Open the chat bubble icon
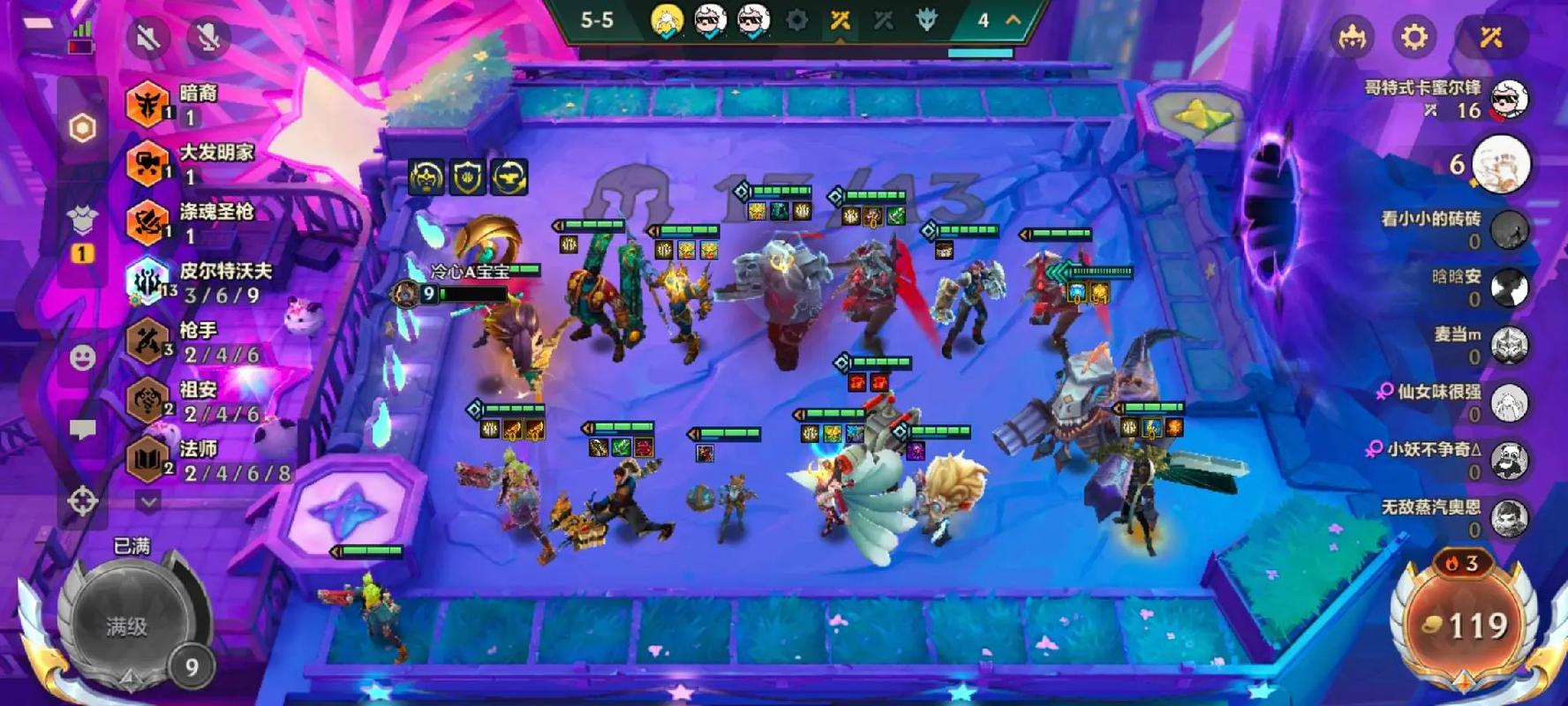Screen dimensions: 1568x706 tap(82, 430)
